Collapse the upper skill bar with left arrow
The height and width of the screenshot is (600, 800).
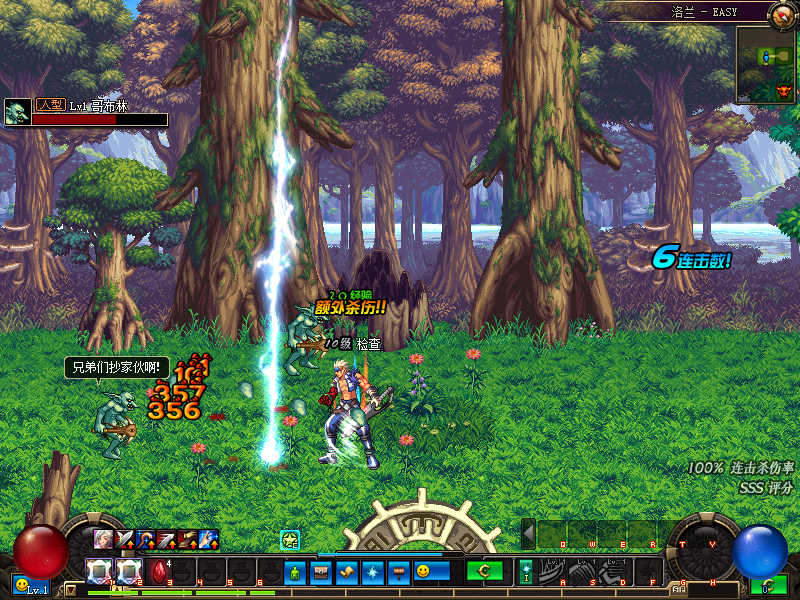[x=529, y=534]
